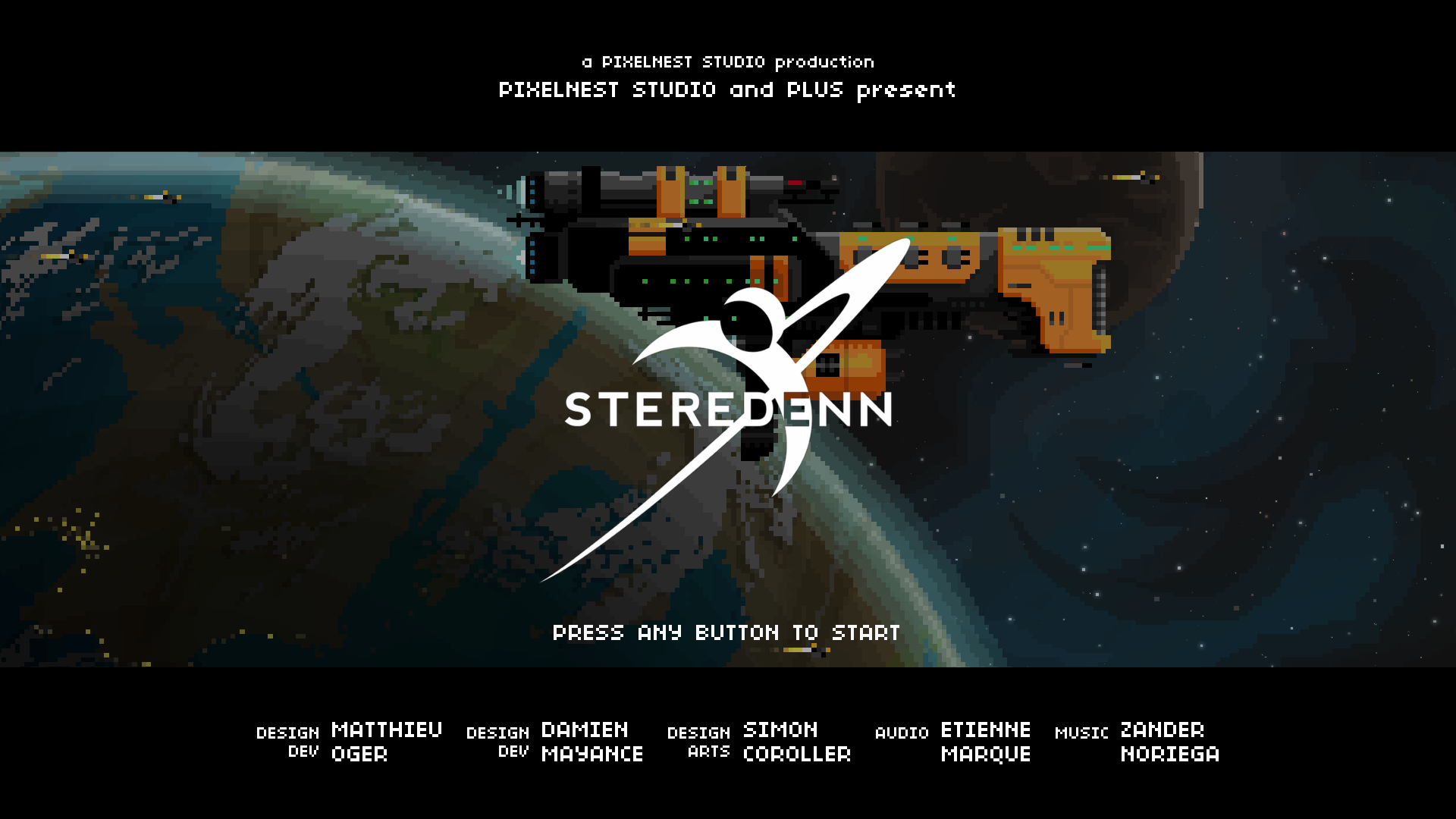Select credit entry DAMIEN MAYANCE
The image size is (1456, 819).
point(591,741)
